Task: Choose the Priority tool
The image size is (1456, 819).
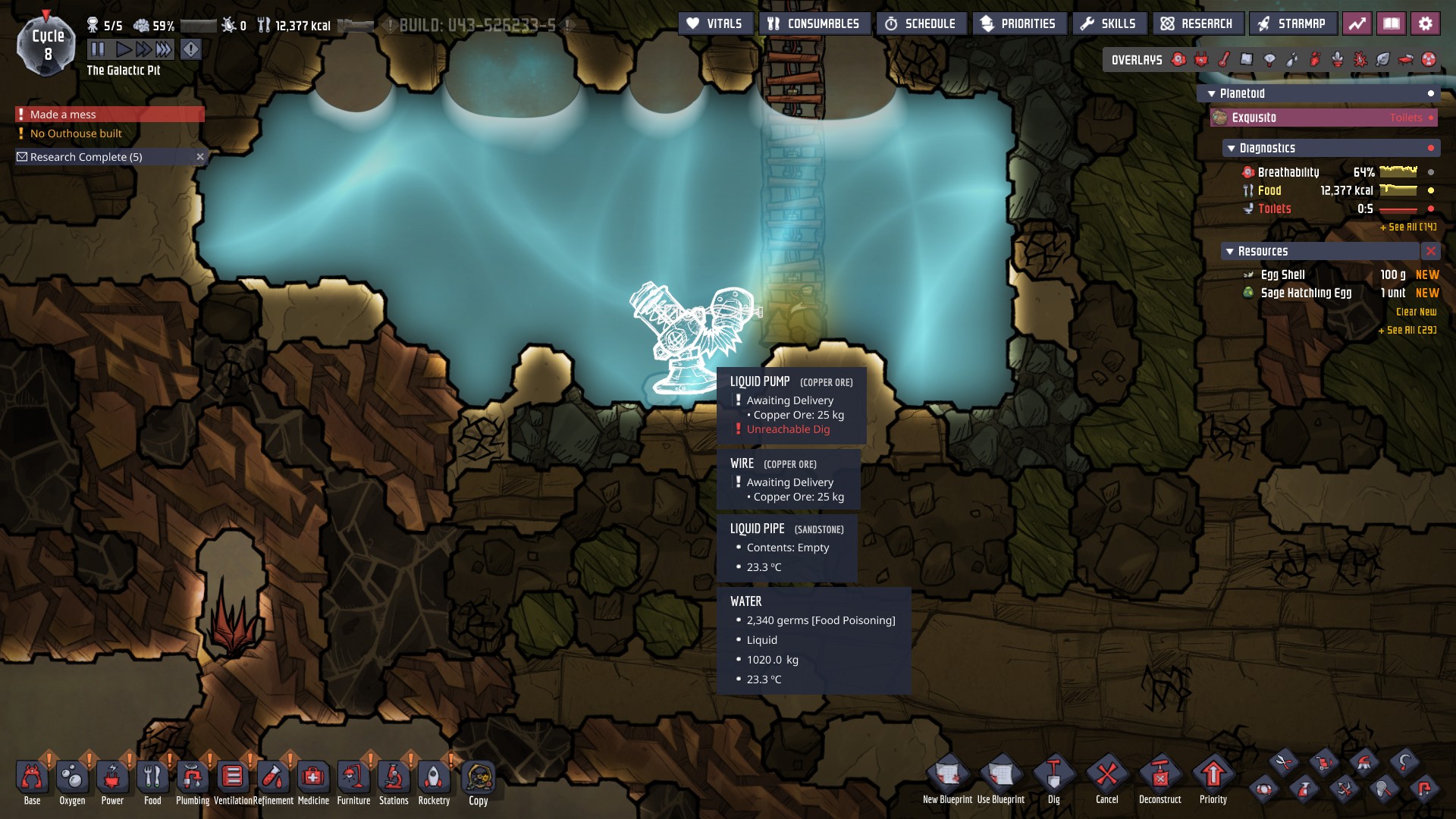Action: pos(1213,777)
